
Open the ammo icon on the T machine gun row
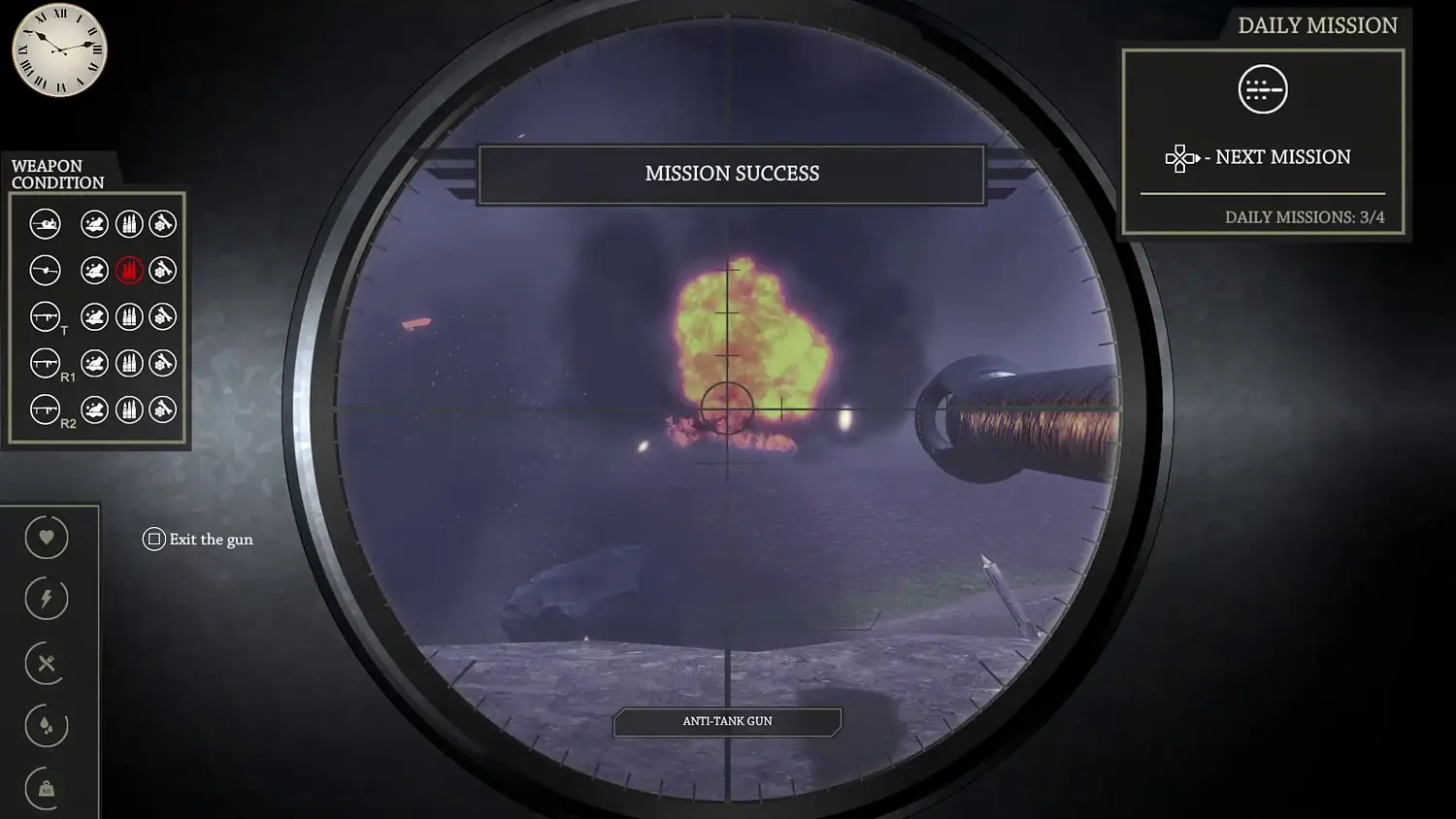point(129,316)
